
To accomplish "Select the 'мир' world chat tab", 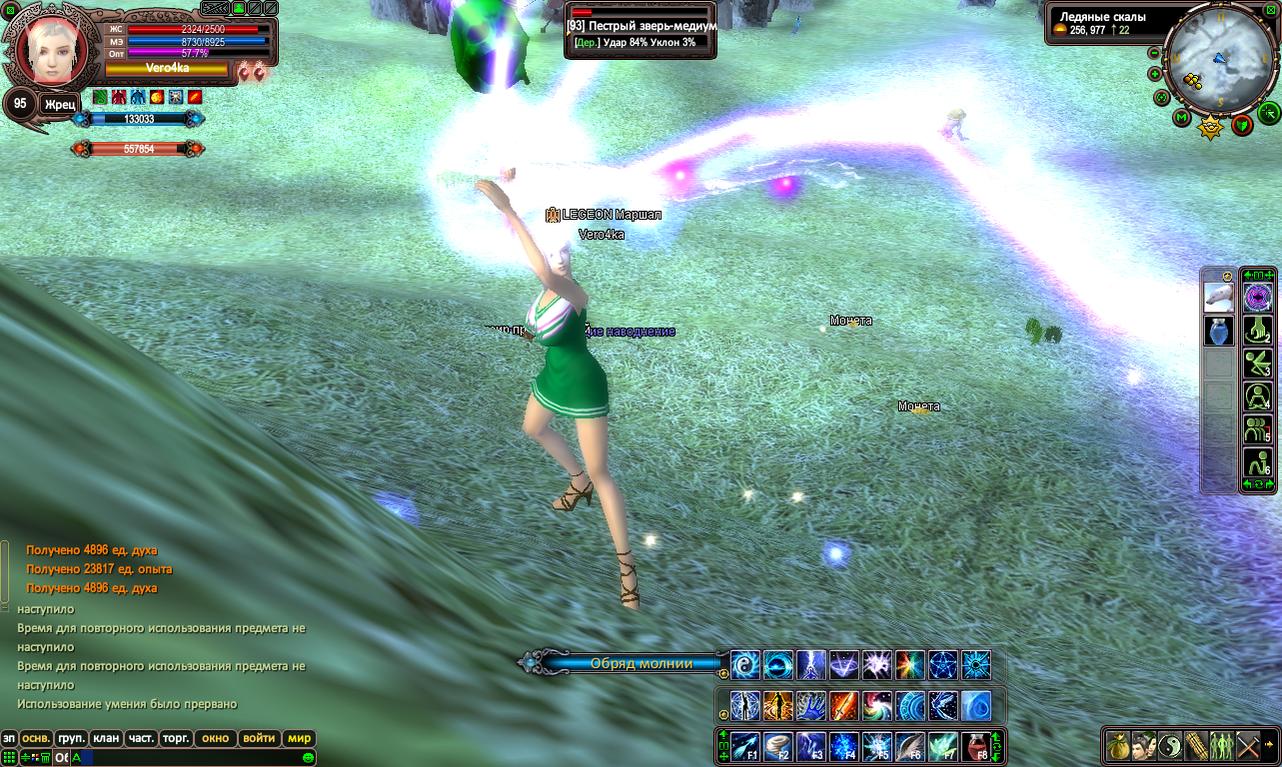I will tap(299, 739).
